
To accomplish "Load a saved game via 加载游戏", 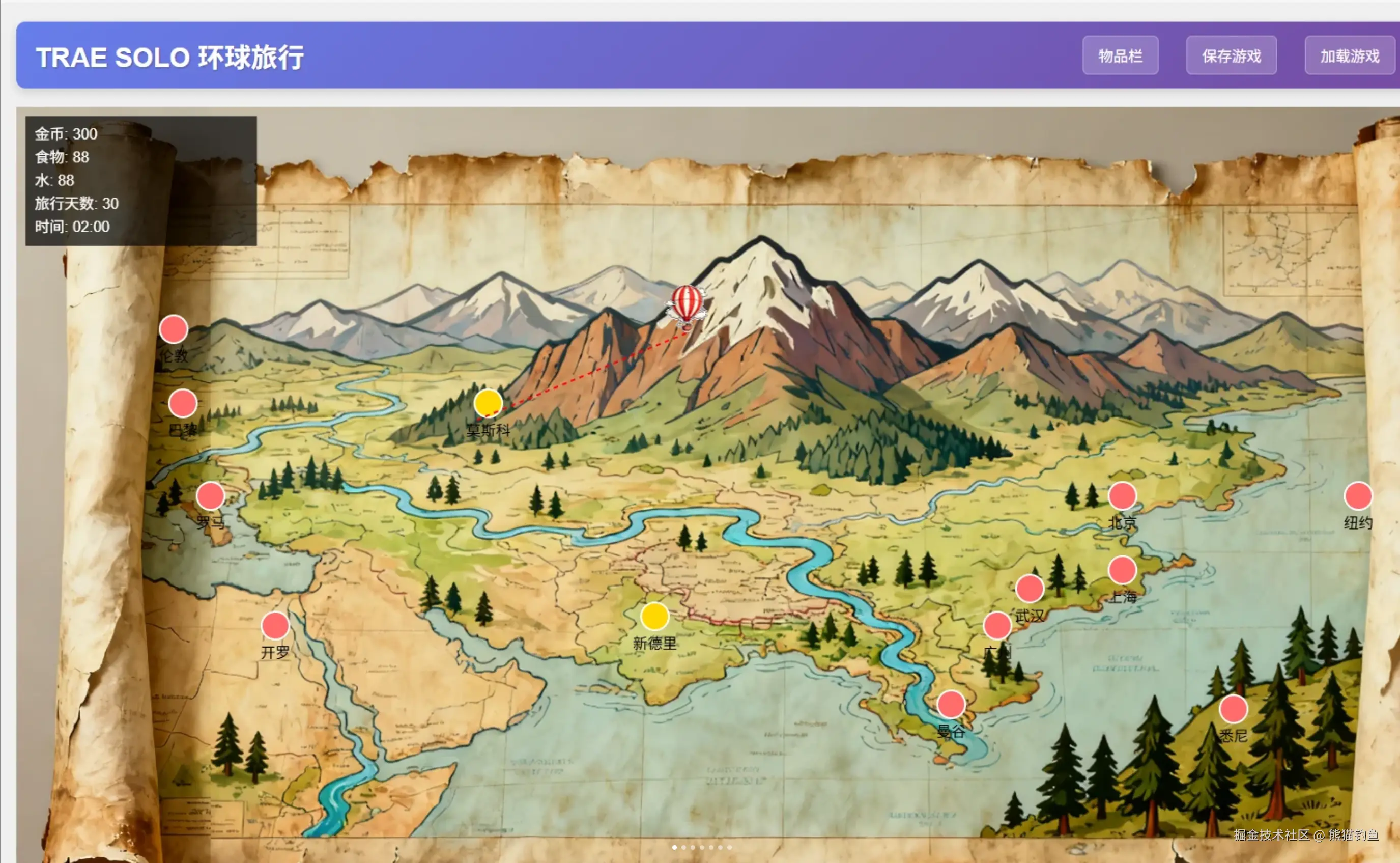I will click(x=1349, y=55).
